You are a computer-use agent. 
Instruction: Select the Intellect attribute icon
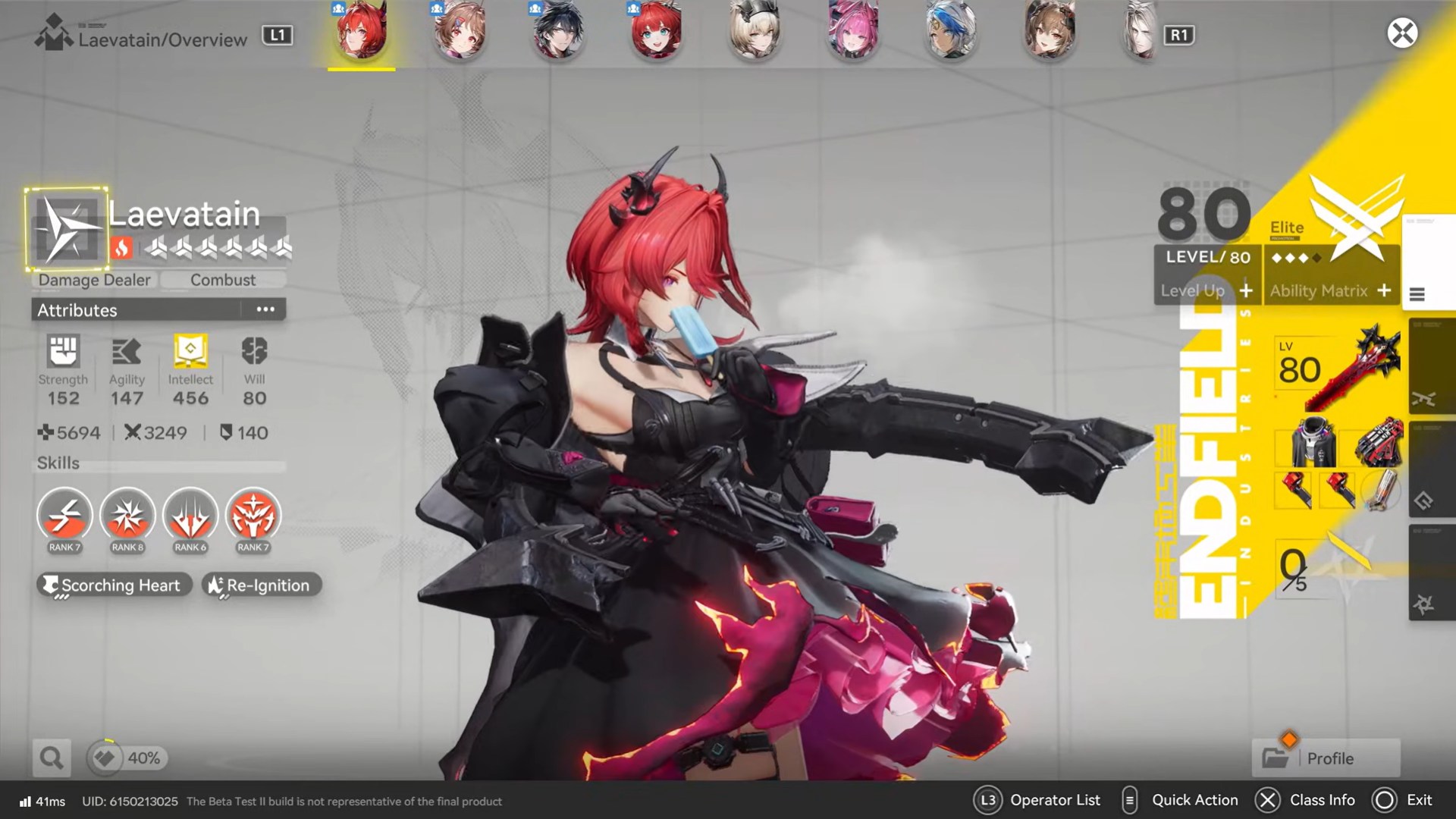click(190, 353)
